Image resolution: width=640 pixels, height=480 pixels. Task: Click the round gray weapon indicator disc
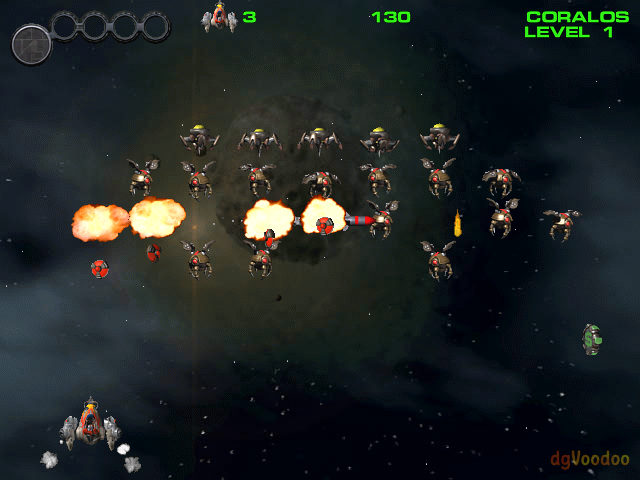pyautogui.click(x=31, y=44)
